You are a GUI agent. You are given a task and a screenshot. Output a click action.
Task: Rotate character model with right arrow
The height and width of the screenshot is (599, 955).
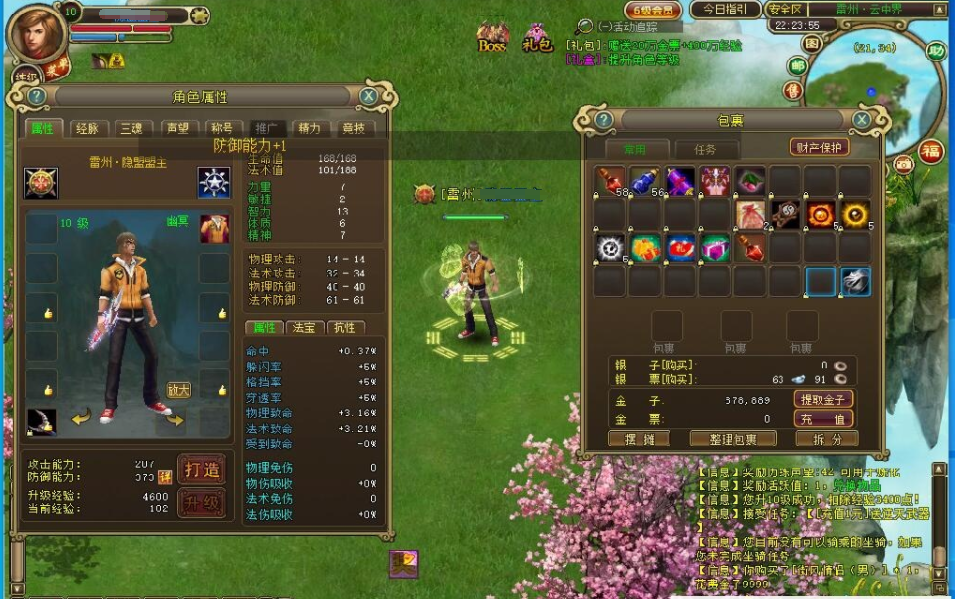coord(174,419)
